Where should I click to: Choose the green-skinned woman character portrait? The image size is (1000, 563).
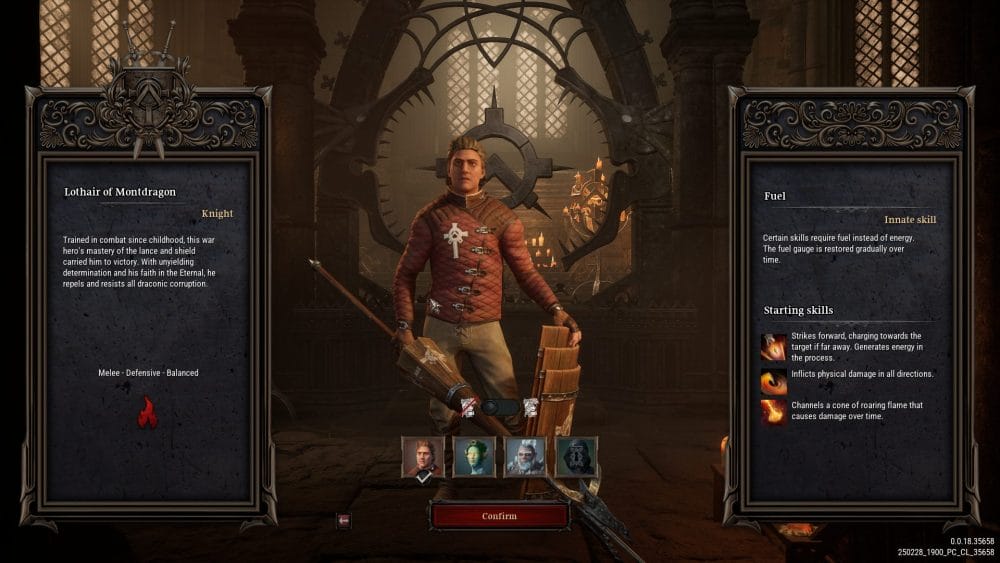(474, 456)
